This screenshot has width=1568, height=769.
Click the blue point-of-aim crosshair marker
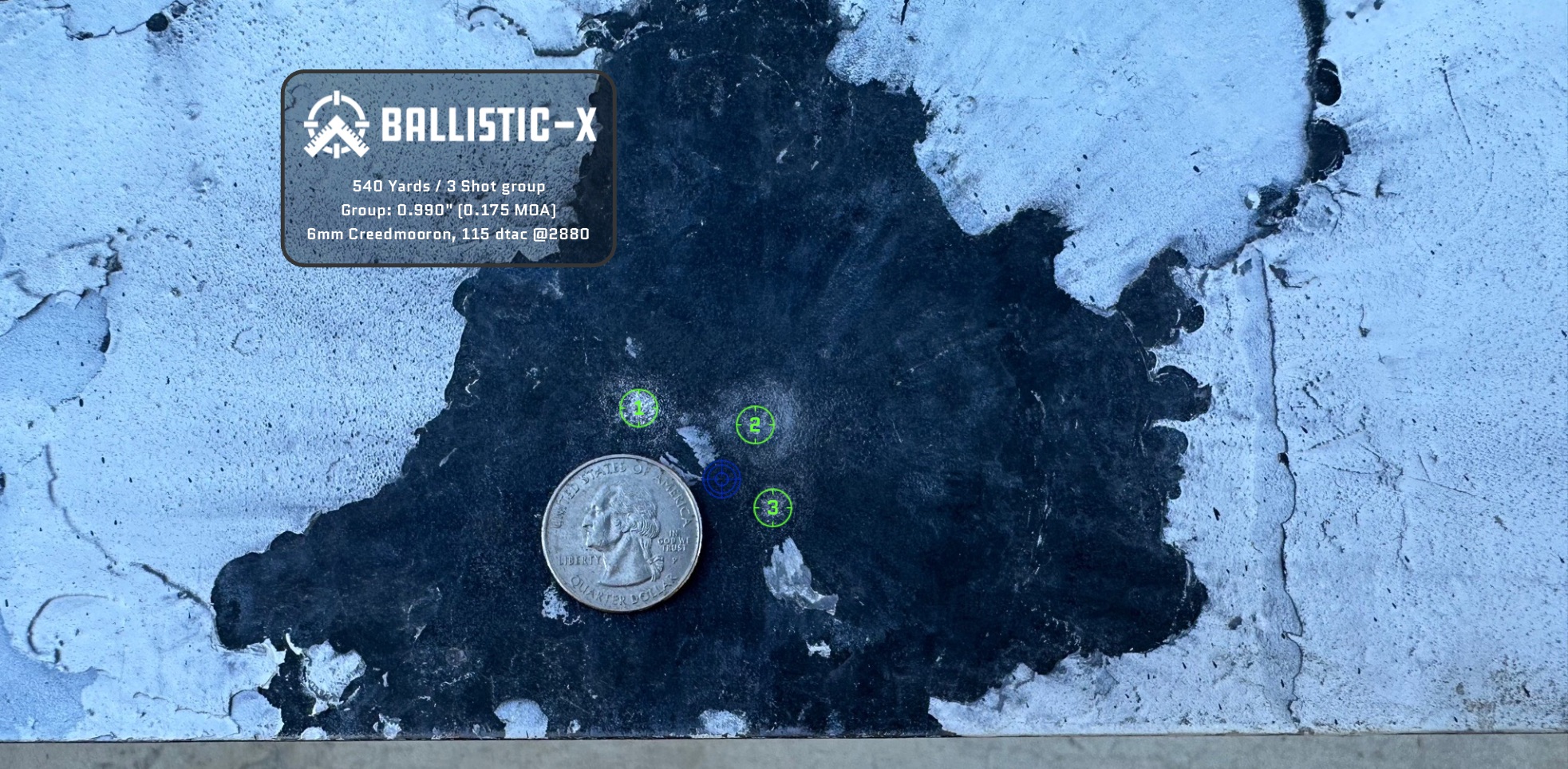[x=722, y=479]
